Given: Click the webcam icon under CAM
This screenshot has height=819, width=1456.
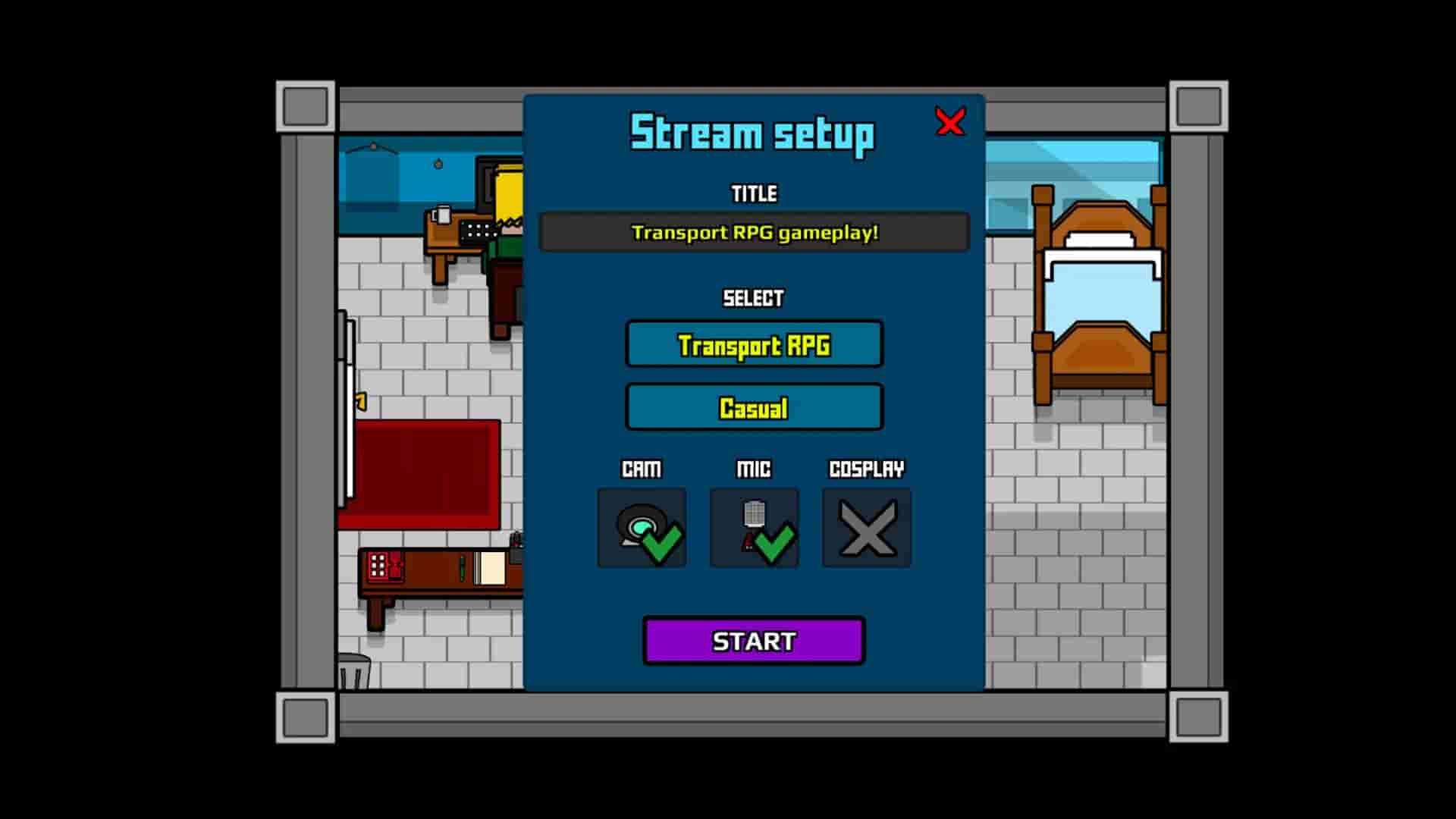Looking at the screenshot, I should click(641, 527).
